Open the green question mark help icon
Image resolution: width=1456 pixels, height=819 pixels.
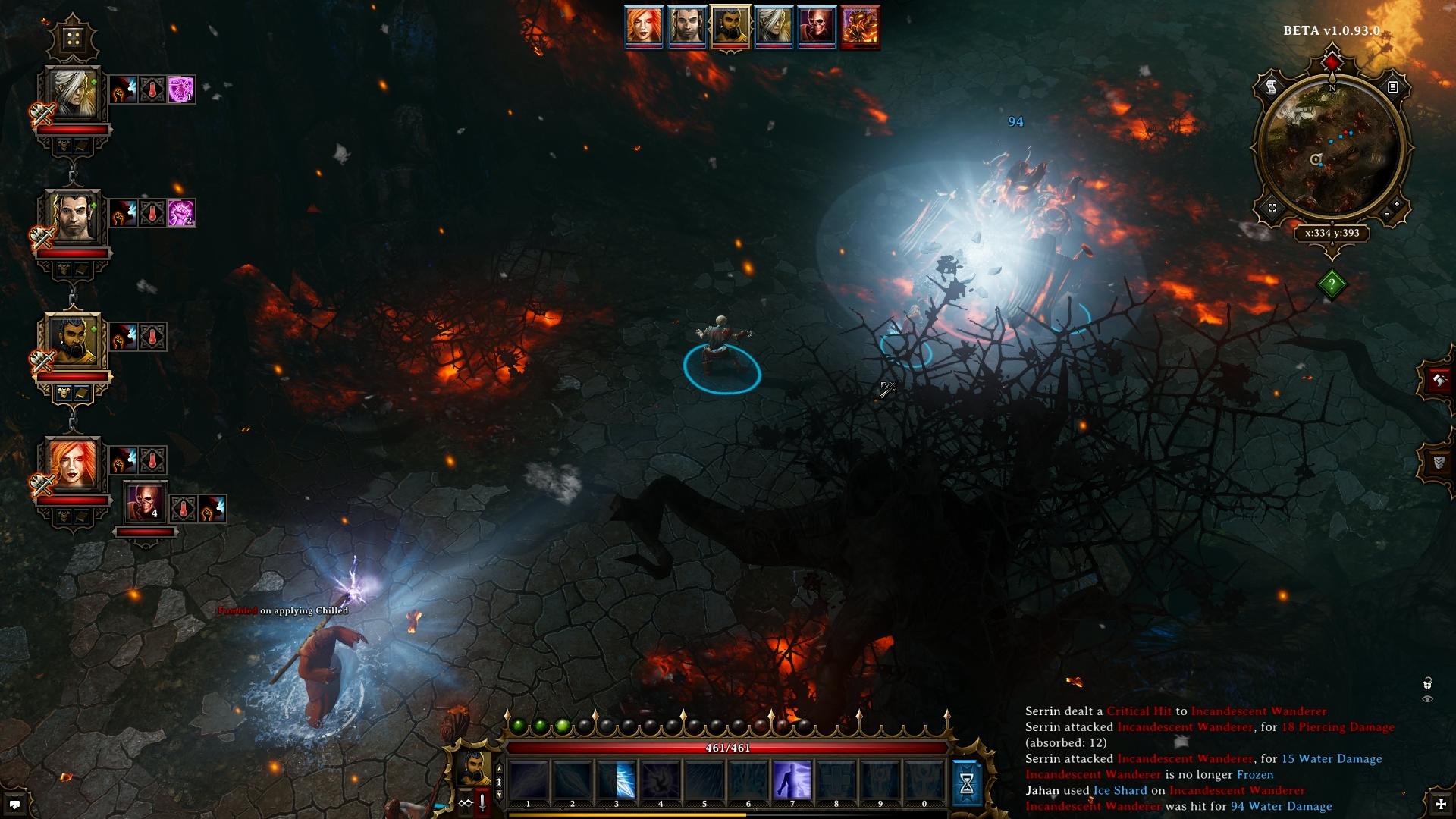click(1332, 284)
